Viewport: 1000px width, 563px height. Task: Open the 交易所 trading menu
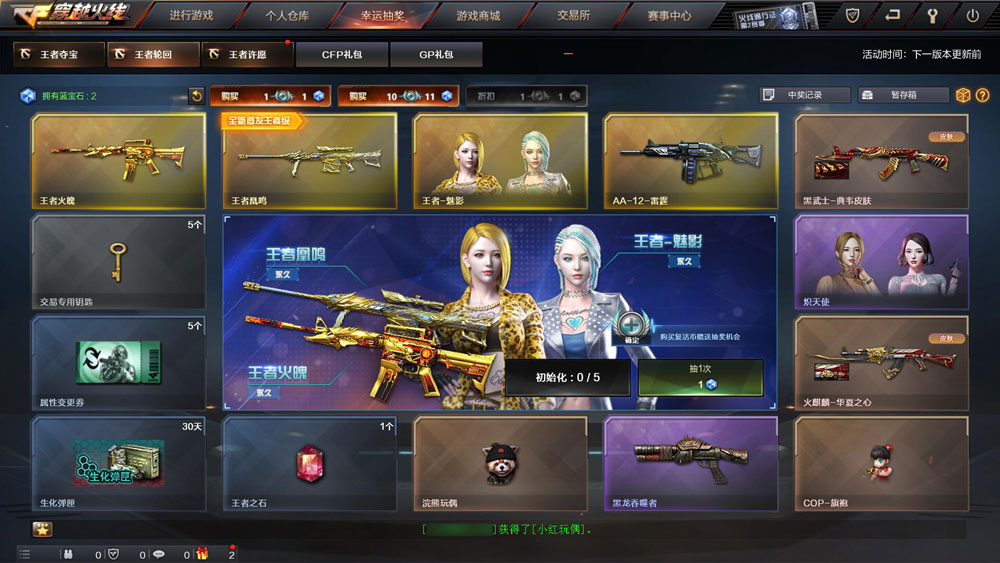click(x=573, y=16)
